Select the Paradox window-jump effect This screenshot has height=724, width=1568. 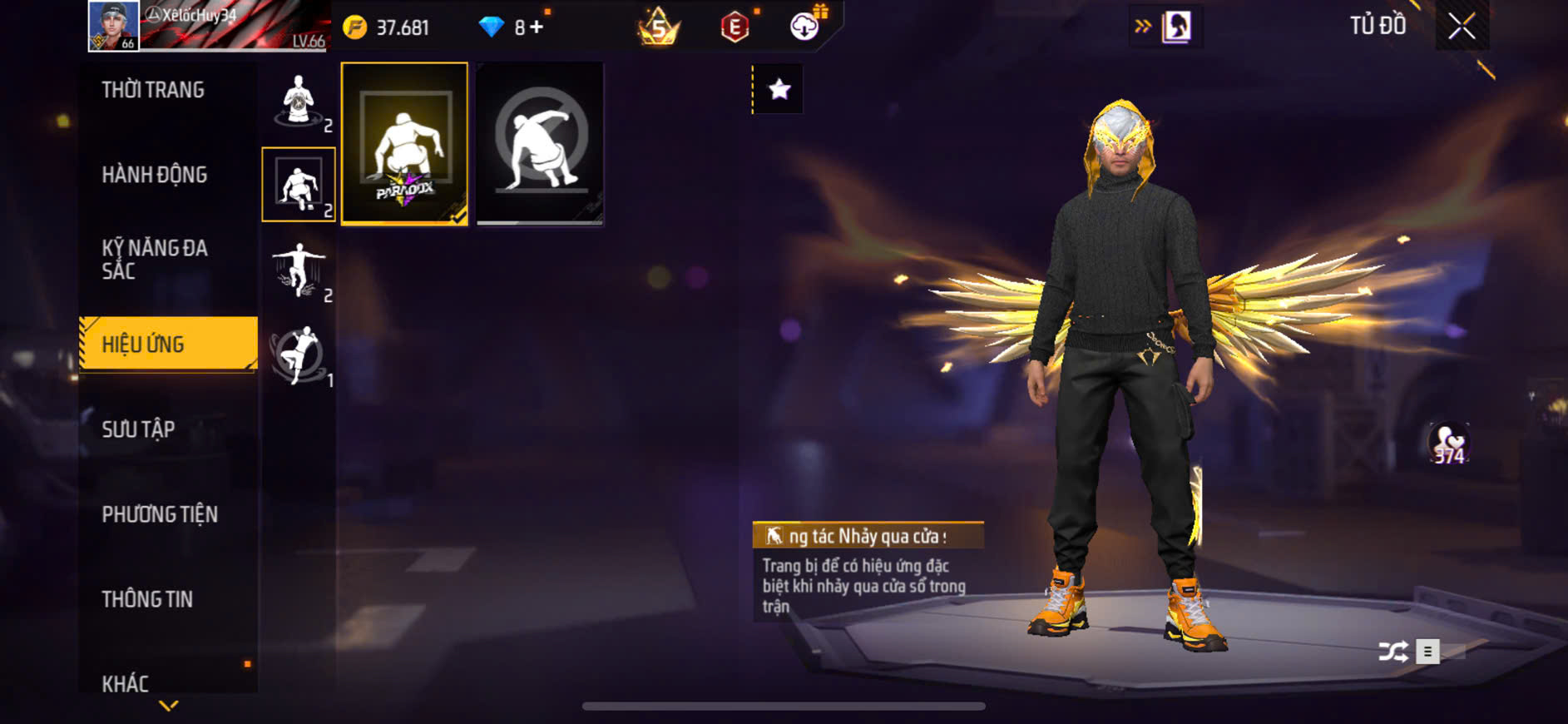point(404,143)
